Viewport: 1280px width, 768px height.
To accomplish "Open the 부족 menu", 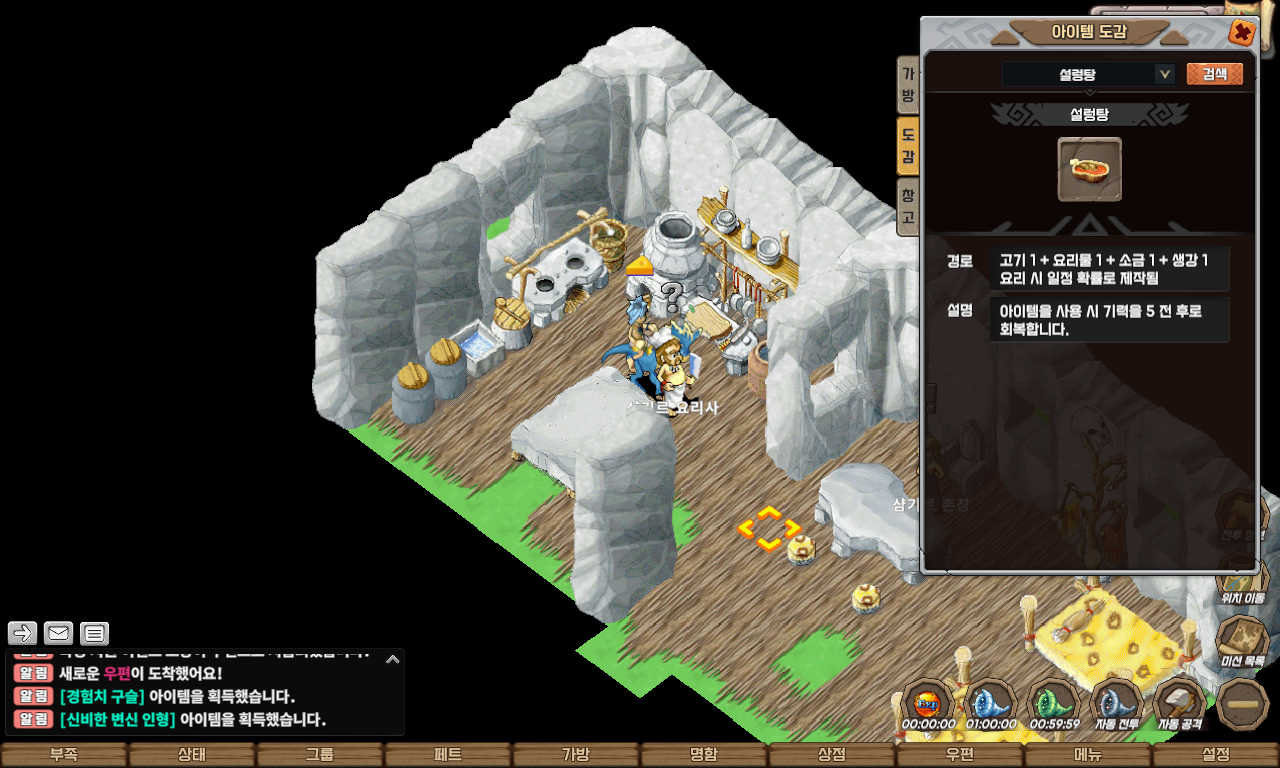I will [x=64, y=755].
